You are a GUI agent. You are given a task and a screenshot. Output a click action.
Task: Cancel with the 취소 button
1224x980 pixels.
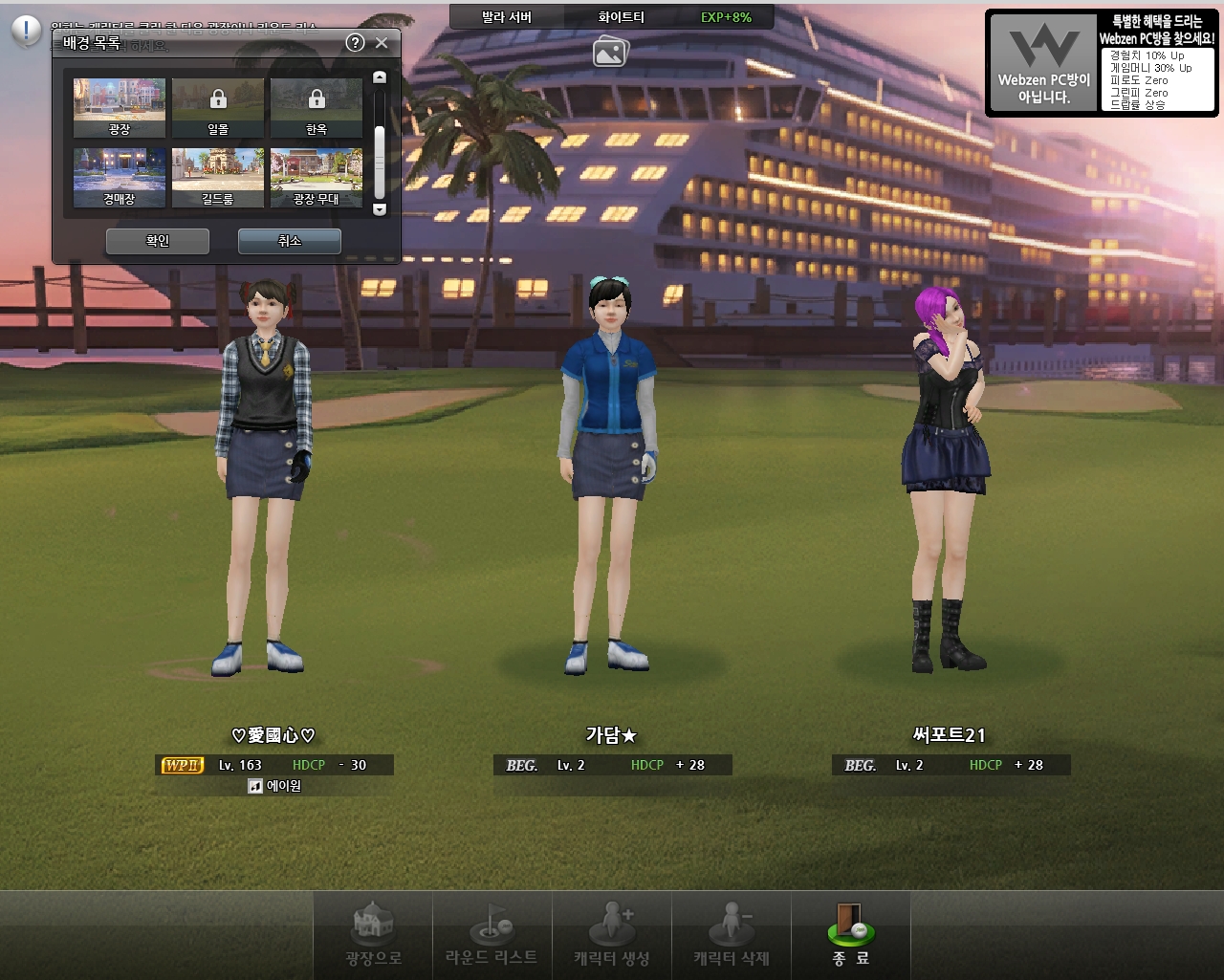pos(289,241)
